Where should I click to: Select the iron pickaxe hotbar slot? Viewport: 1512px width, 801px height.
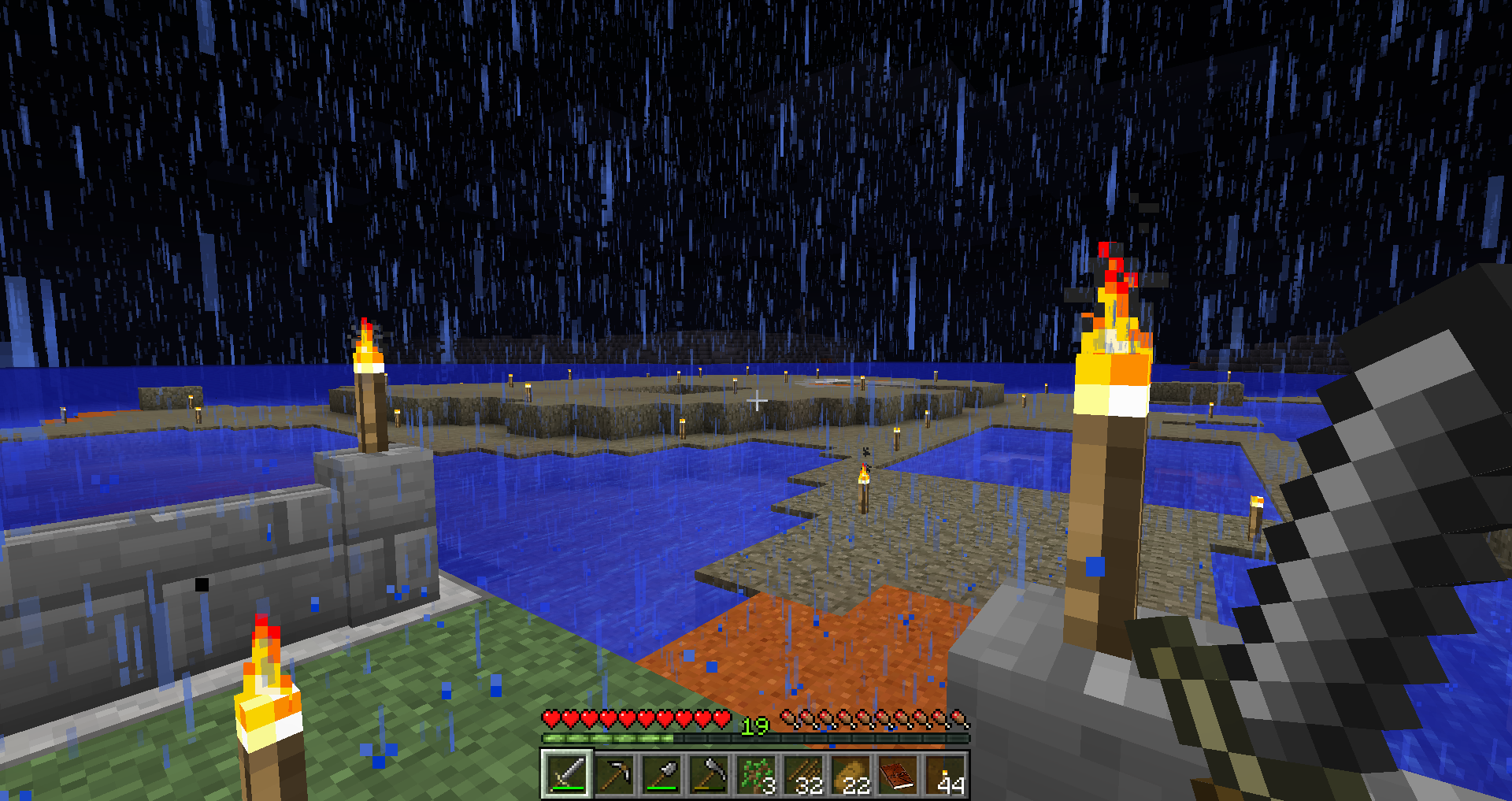614,775
